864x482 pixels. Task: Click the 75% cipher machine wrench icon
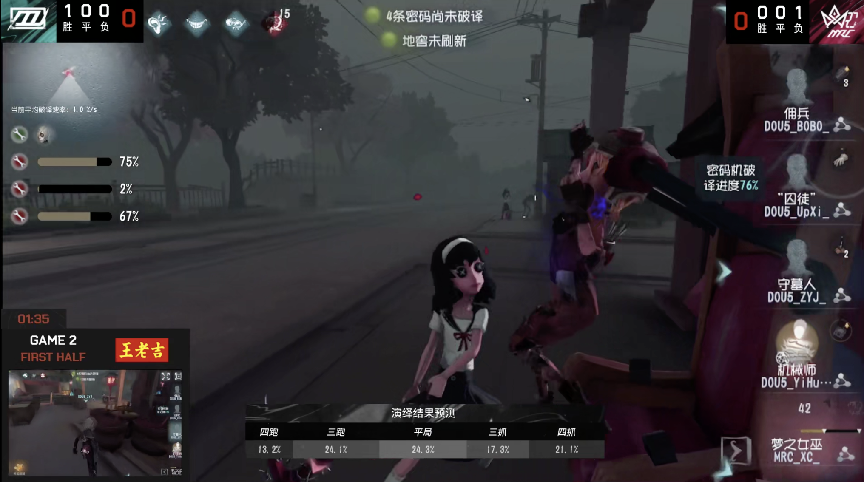[x=19, y=161]
